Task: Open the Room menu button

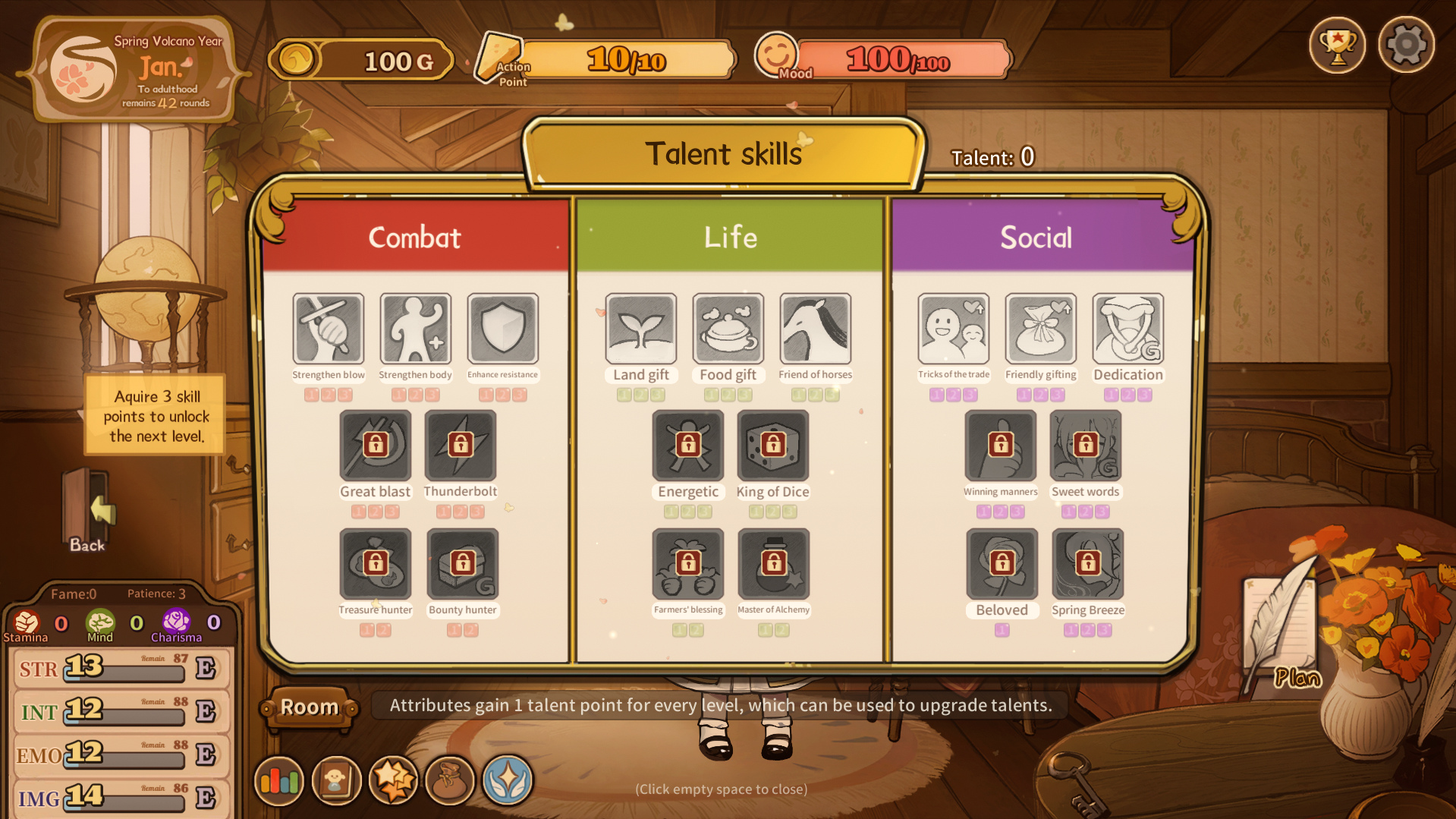Action: 310,707
